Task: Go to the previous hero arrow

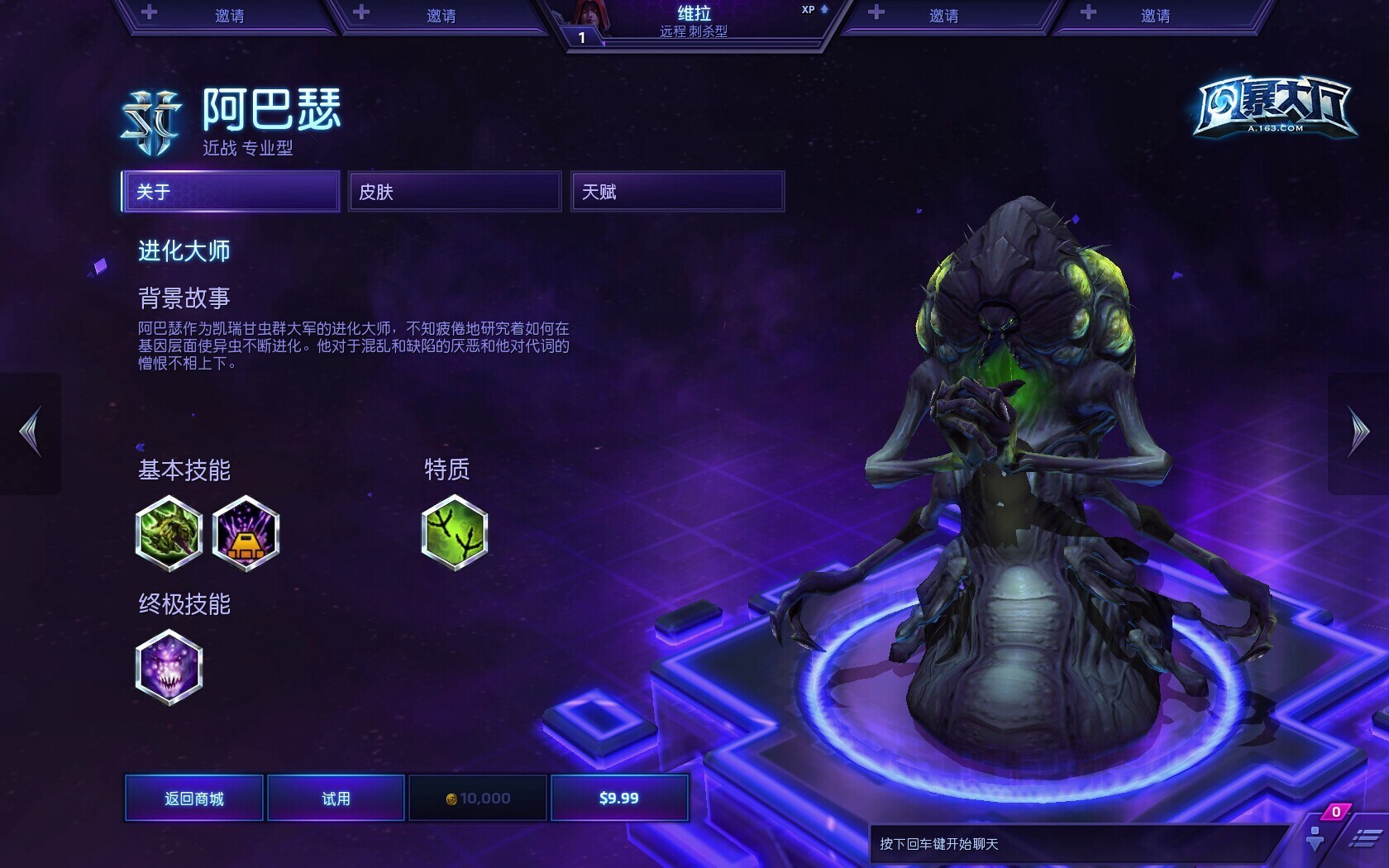Action: [x=31, y=432]
